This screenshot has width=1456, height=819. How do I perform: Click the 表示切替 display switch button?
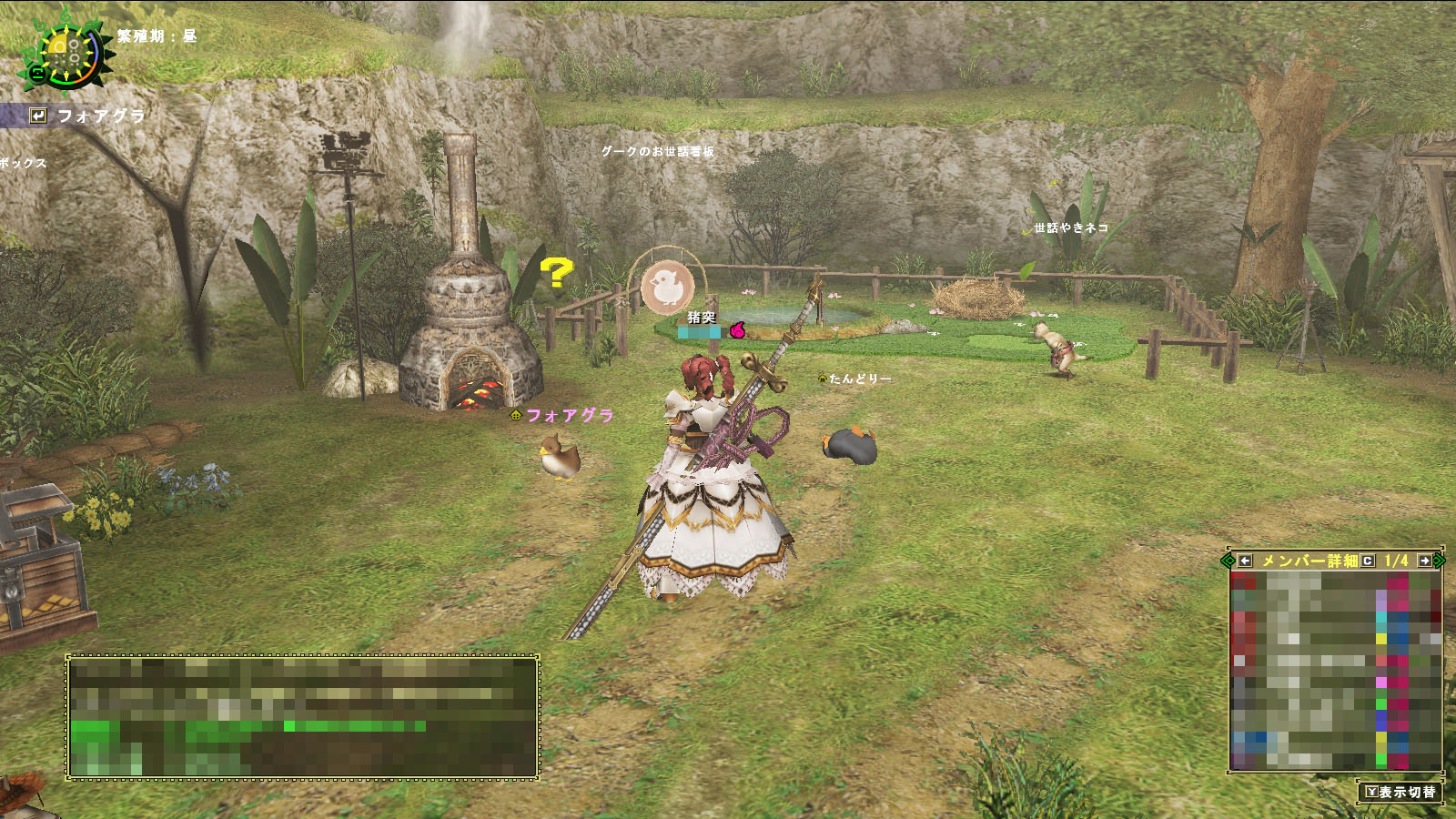1400,792
